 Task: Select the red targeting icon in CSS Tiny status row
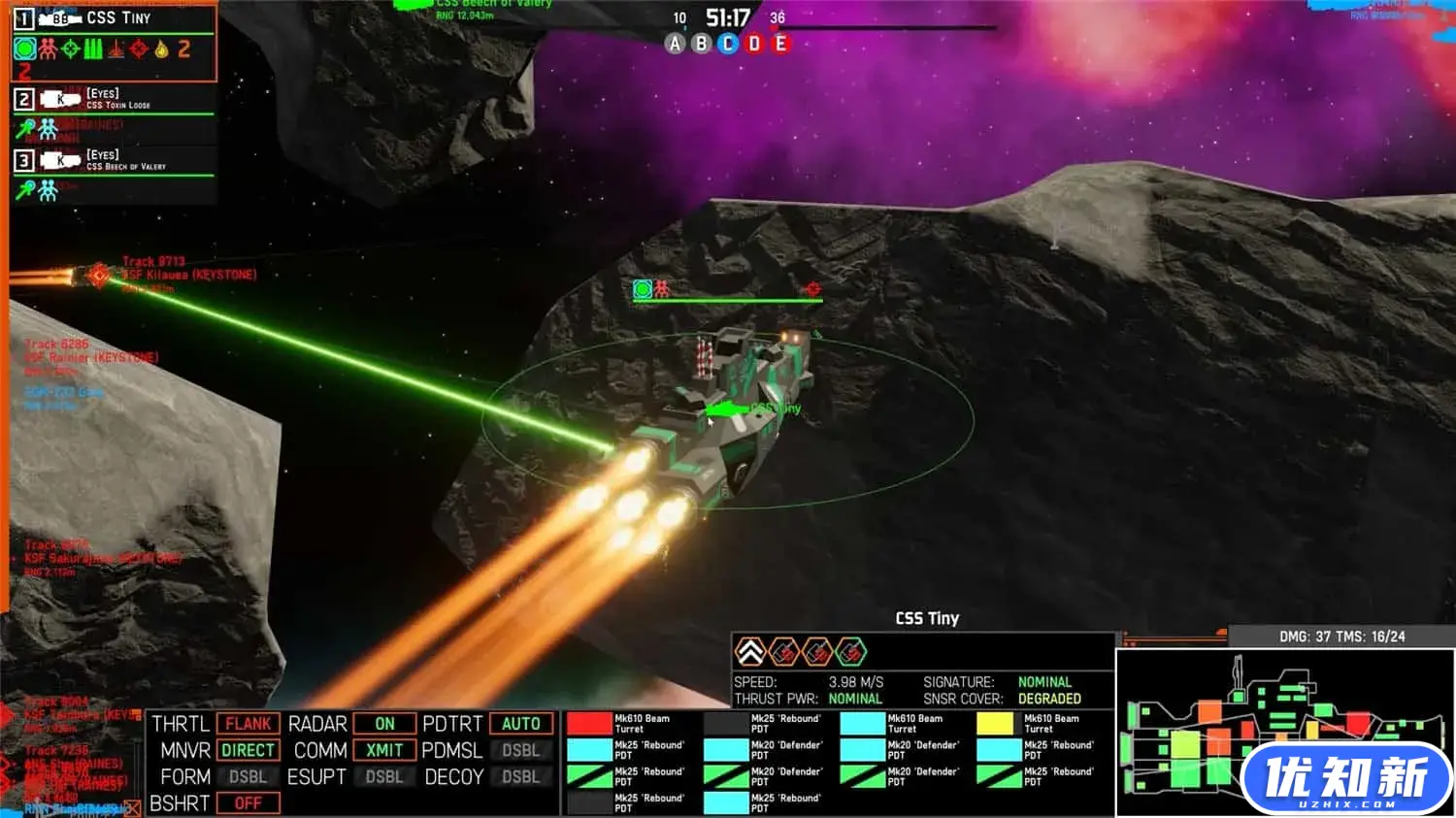coord(137,47)
